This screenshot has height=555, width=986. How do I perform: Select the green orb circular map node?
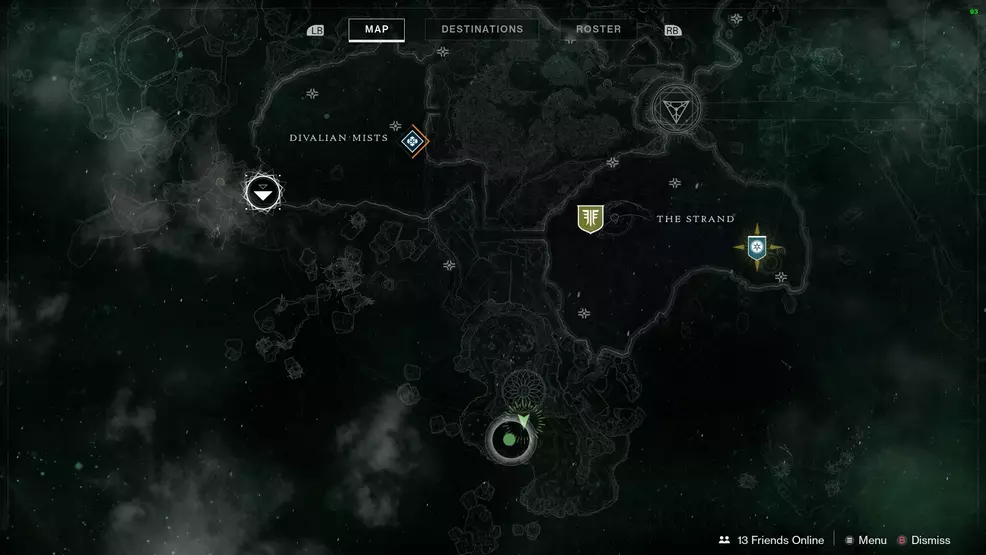pos(509,439)
